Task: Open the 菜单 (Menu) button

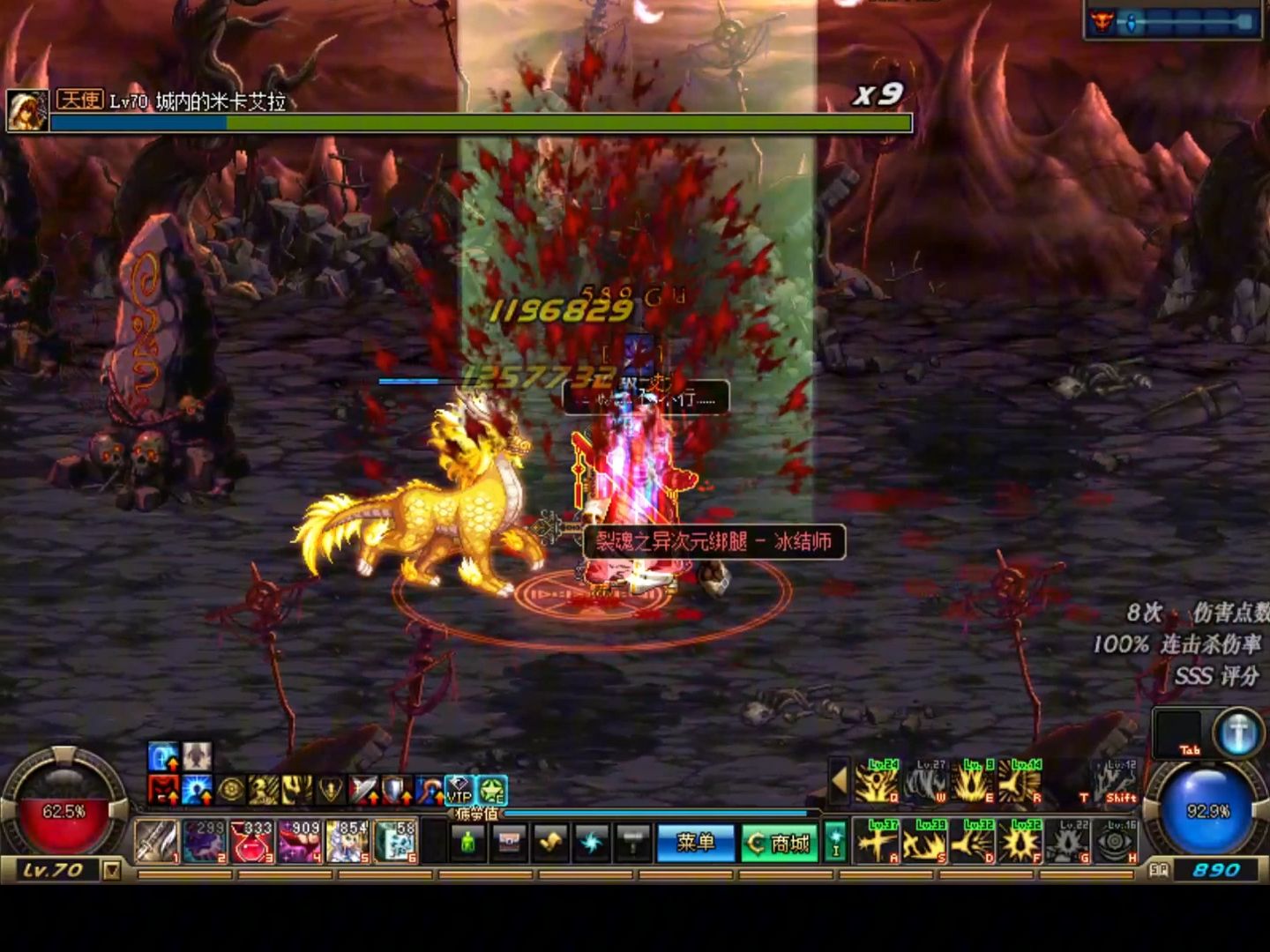Action: [x=695, y=843]
